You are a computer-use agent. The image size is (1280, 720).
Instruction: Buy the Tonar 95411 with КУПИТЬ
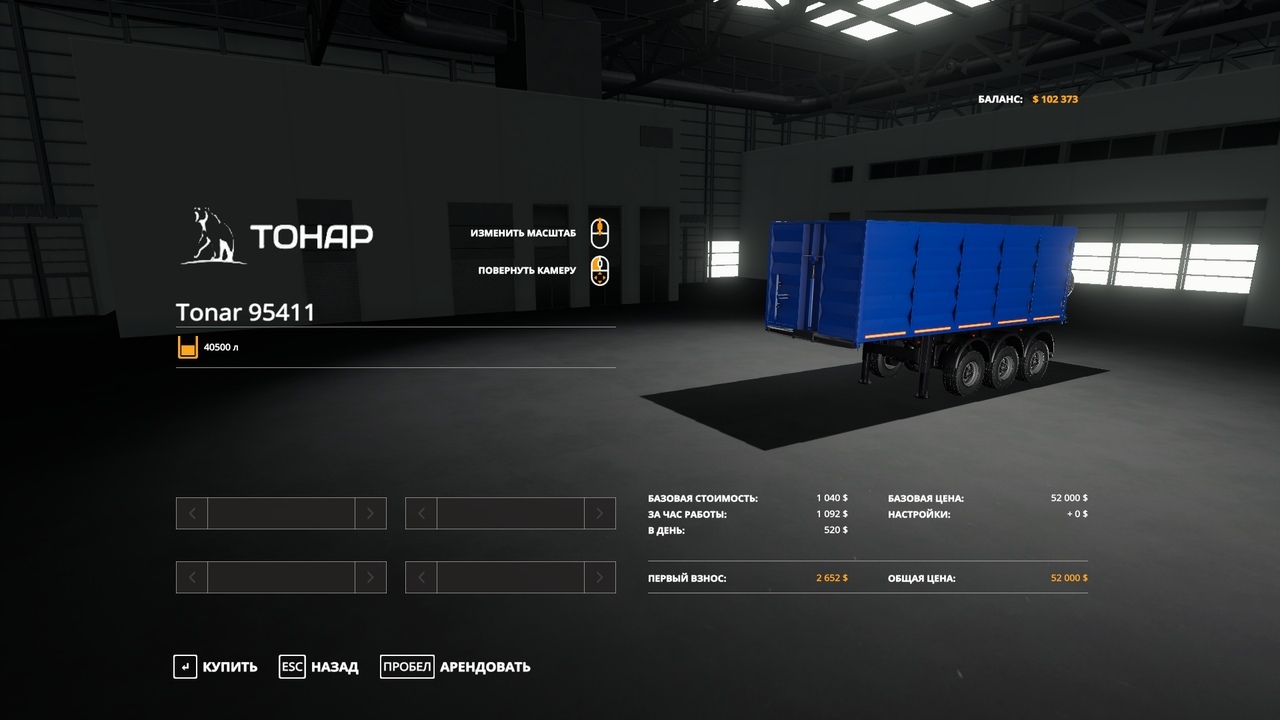(x=216, y=667)
